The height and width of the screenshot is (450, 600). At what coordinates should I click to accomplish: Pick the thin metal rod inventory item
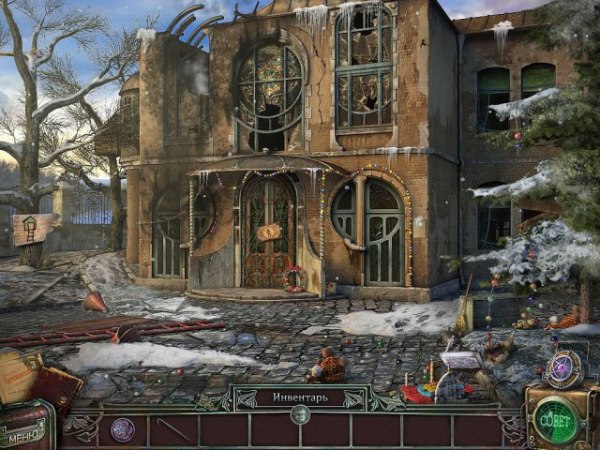point(173,431)
